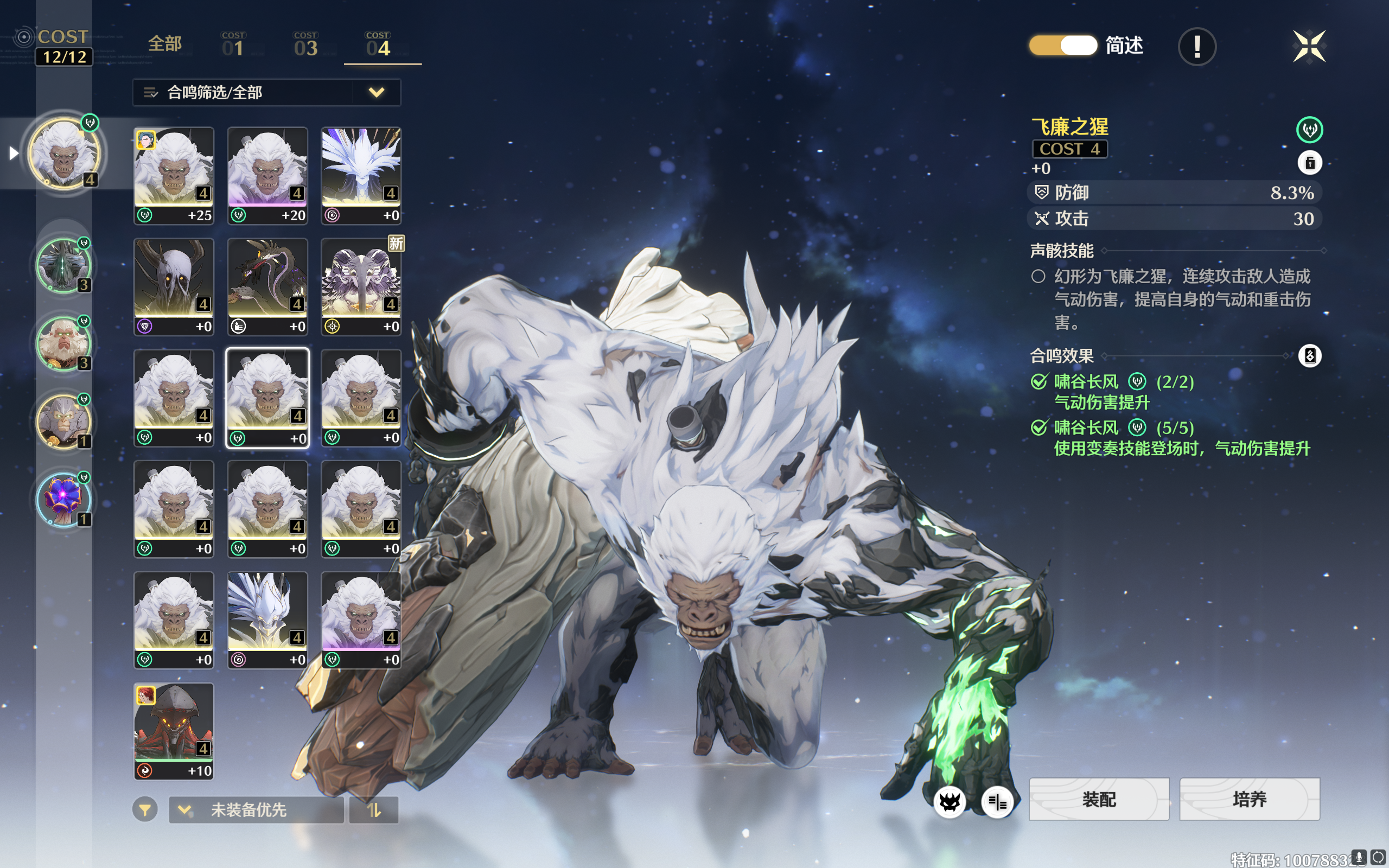Viewport: 1389px width, 868px height.
Task: Select the COST 03 tab
Action: point(305,45)
